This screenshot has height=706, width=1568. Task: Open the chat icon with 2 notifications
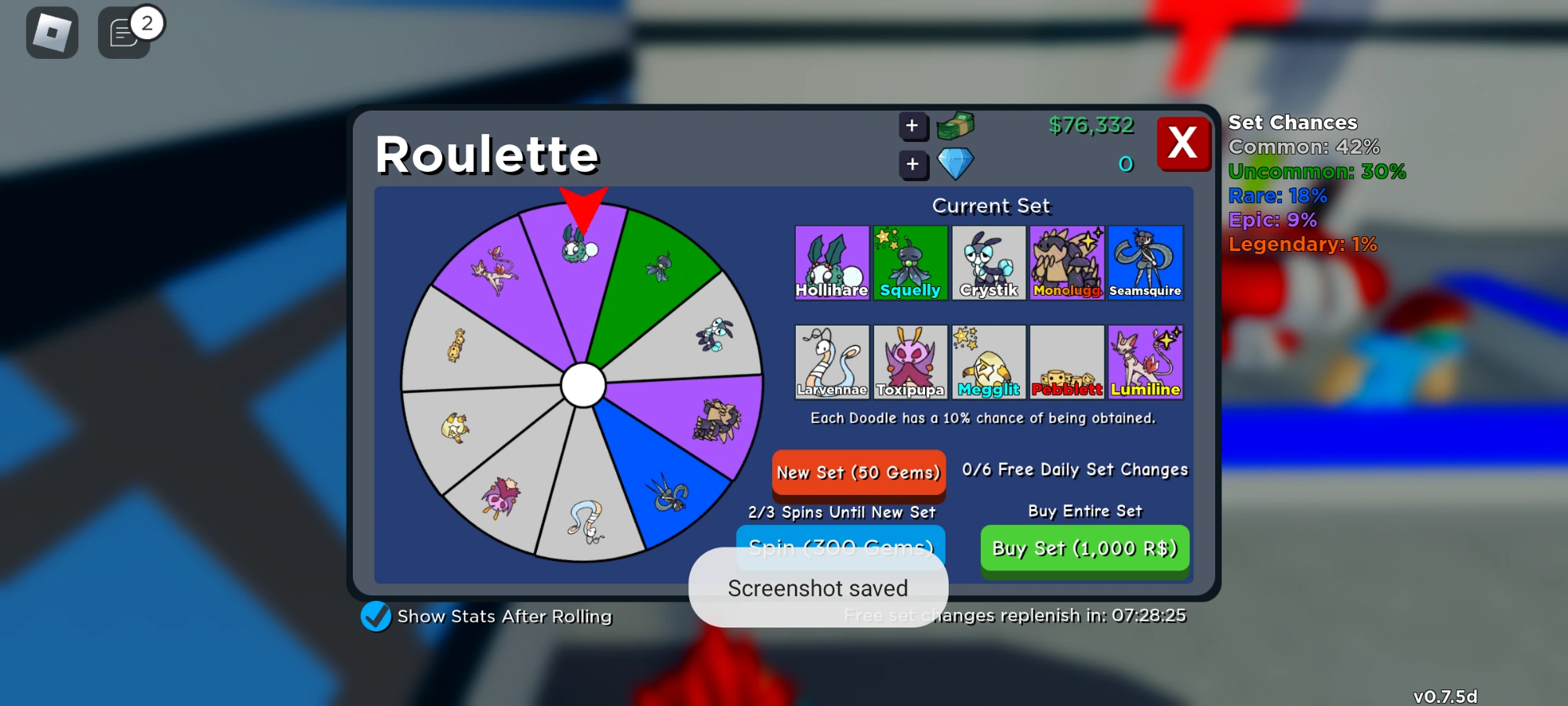[x=123, y=32]
